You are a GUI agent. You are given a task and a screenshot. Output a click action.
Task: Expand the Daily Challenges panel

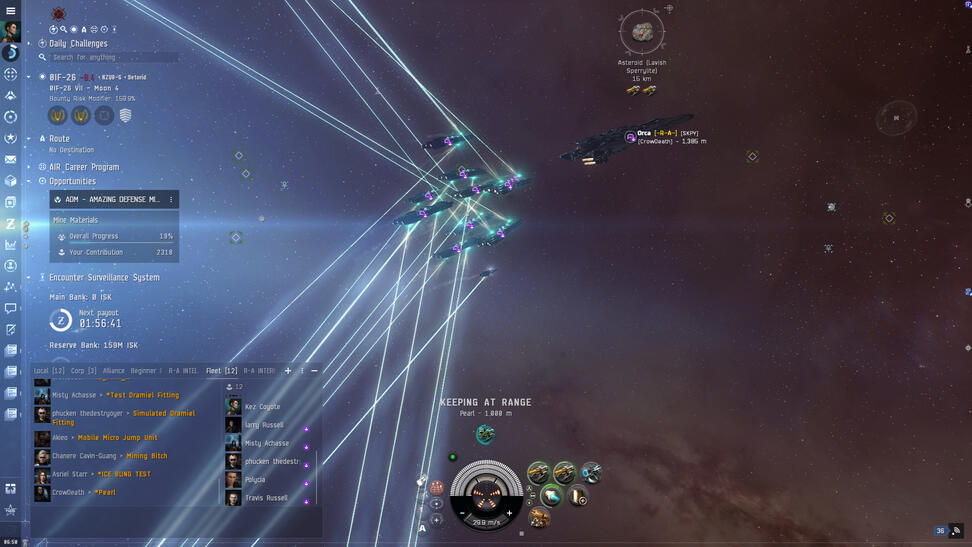coord(42,43)
